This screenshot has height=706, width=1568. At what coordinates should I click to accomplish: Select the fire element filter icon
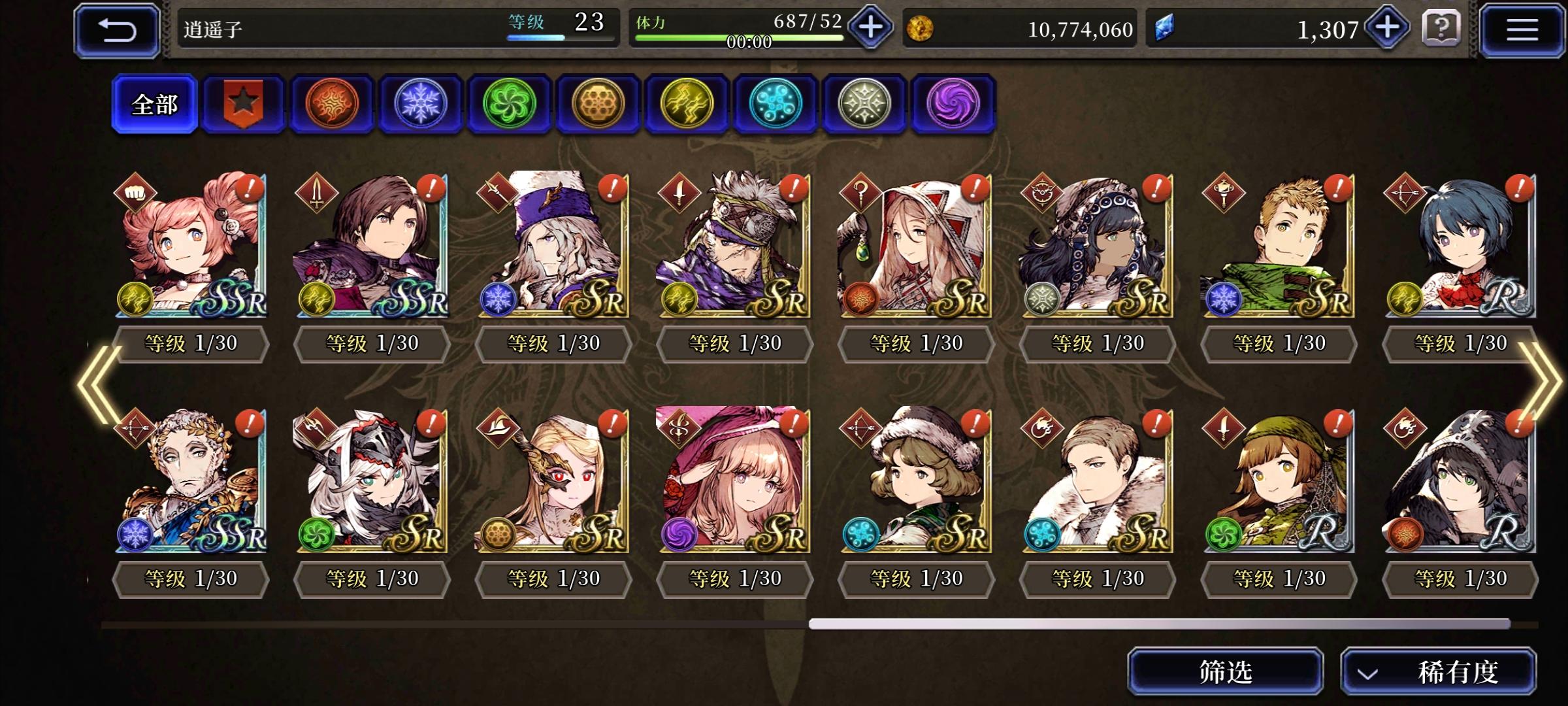click(333, 105)
